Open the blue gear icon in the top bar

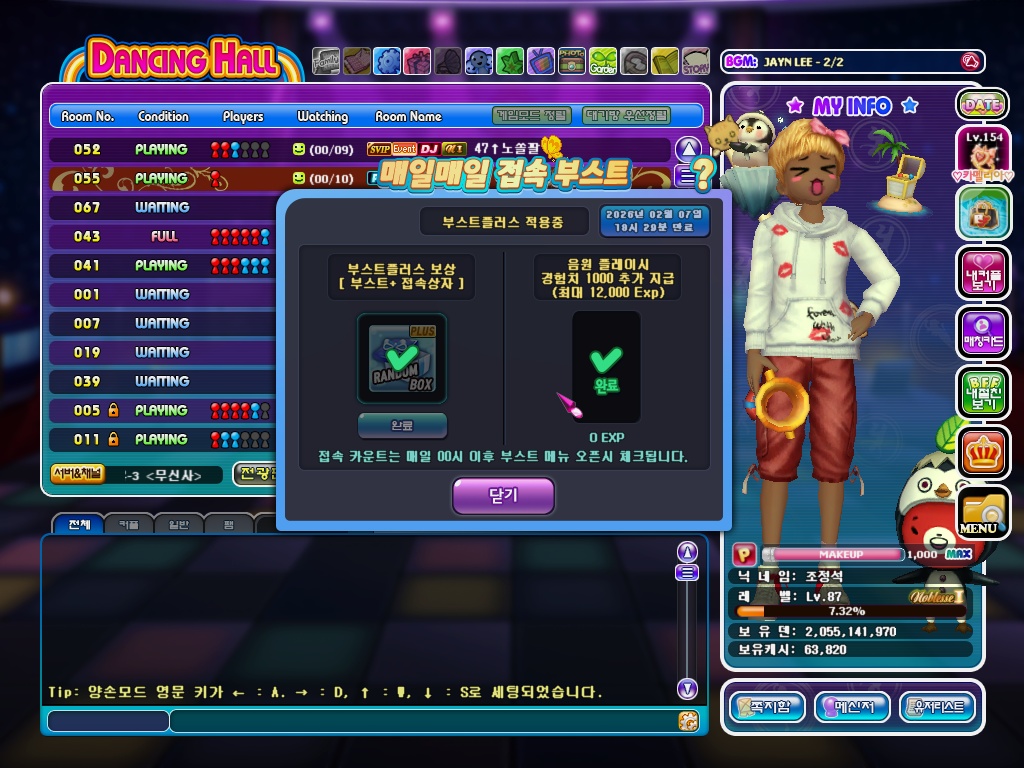point(387,62)
